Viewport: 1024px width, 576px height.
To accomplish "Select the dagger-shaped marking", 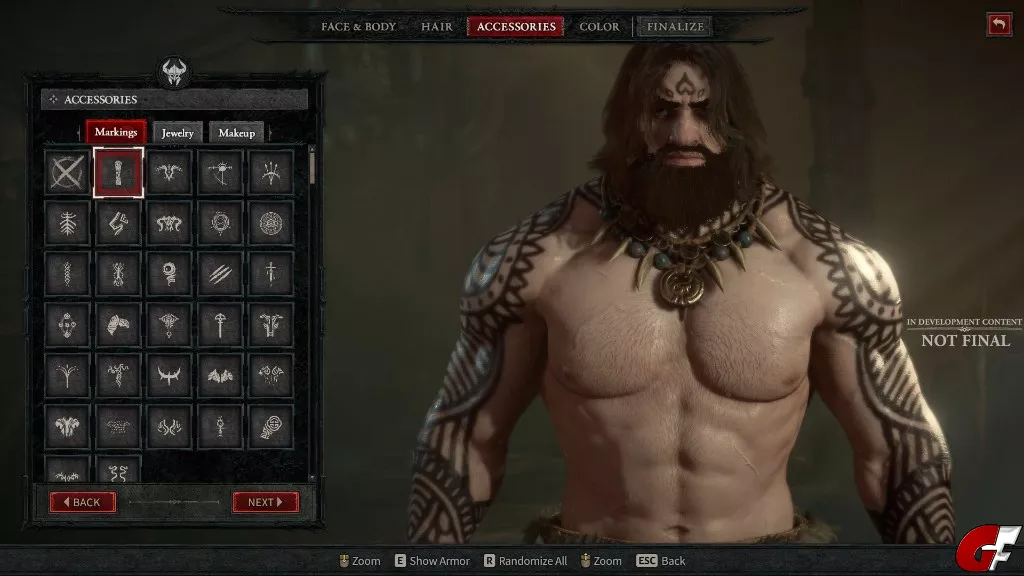I will coord(271,273).
